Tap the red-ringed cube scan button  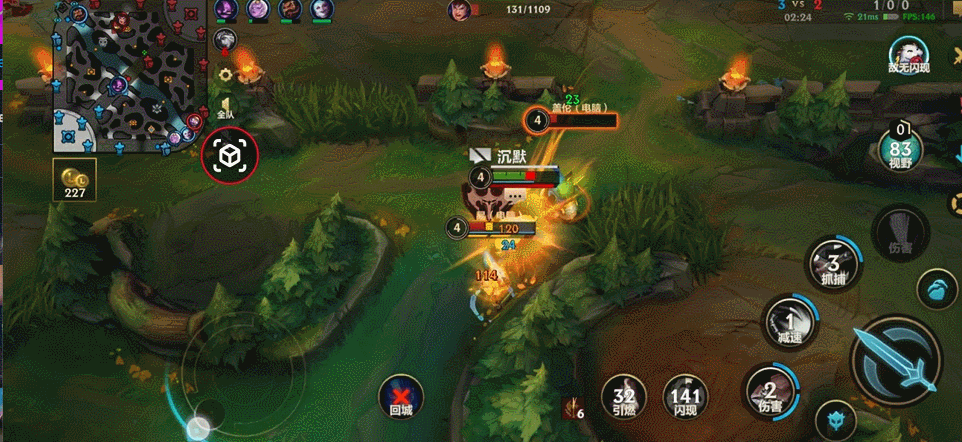pyautogui.click(x=230, y=156)
